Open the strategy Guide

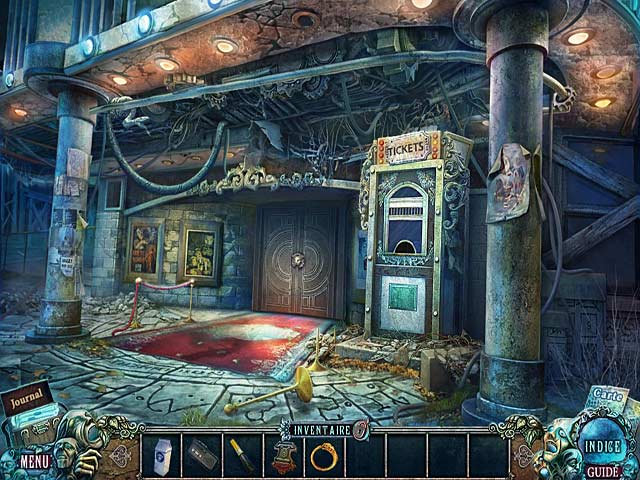(602, 471)
